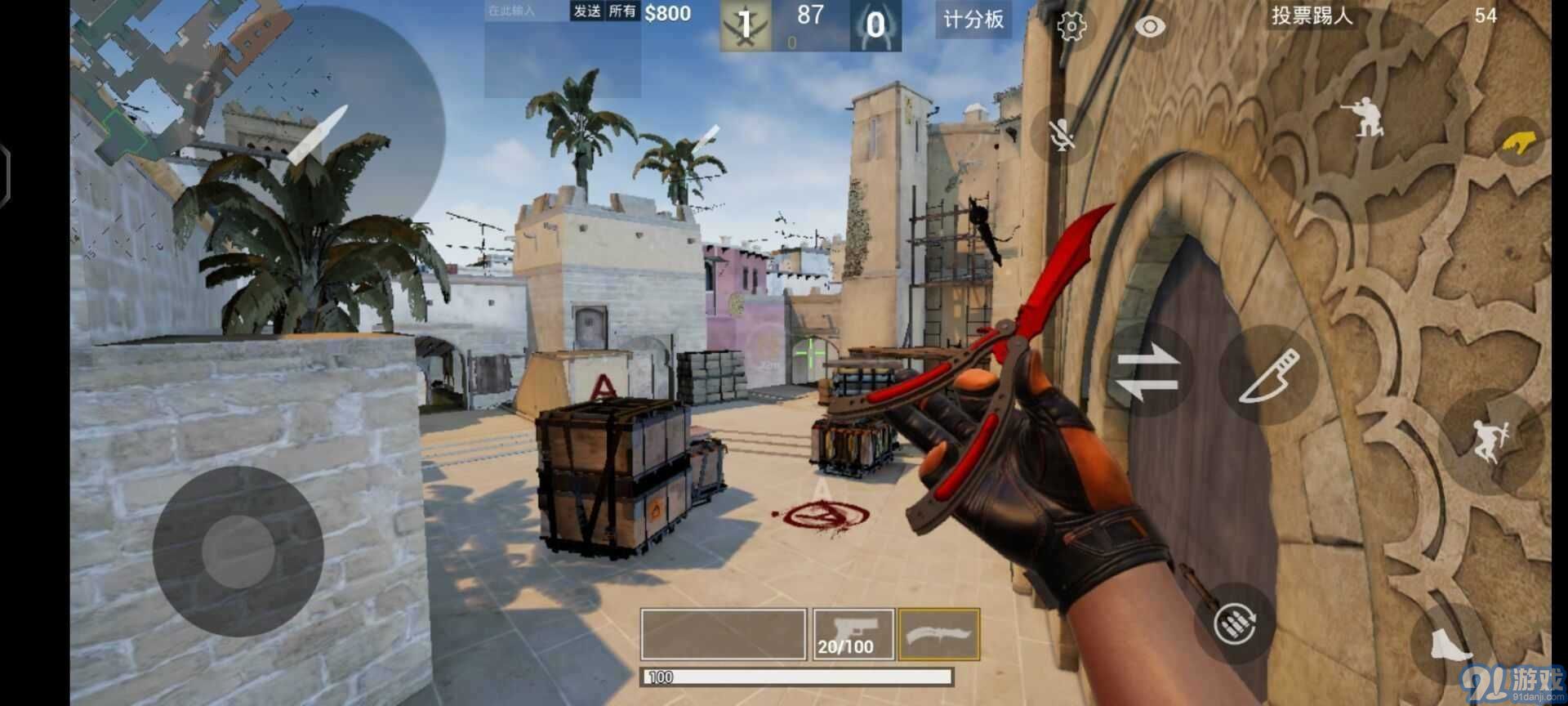
Task: Tap the weapon swap arrows icon
Action: pyautogui.click(x=1148, y=374)
